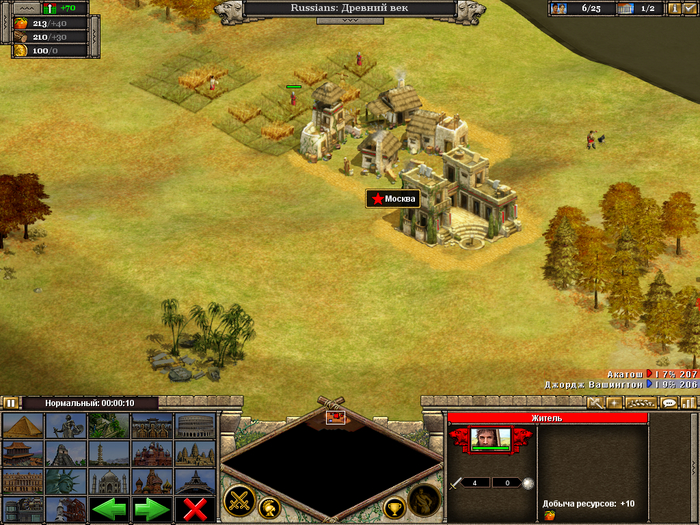Go to previous build page with left arrow
This screenshot has height=525, width=700.
[x=109, y=509]
